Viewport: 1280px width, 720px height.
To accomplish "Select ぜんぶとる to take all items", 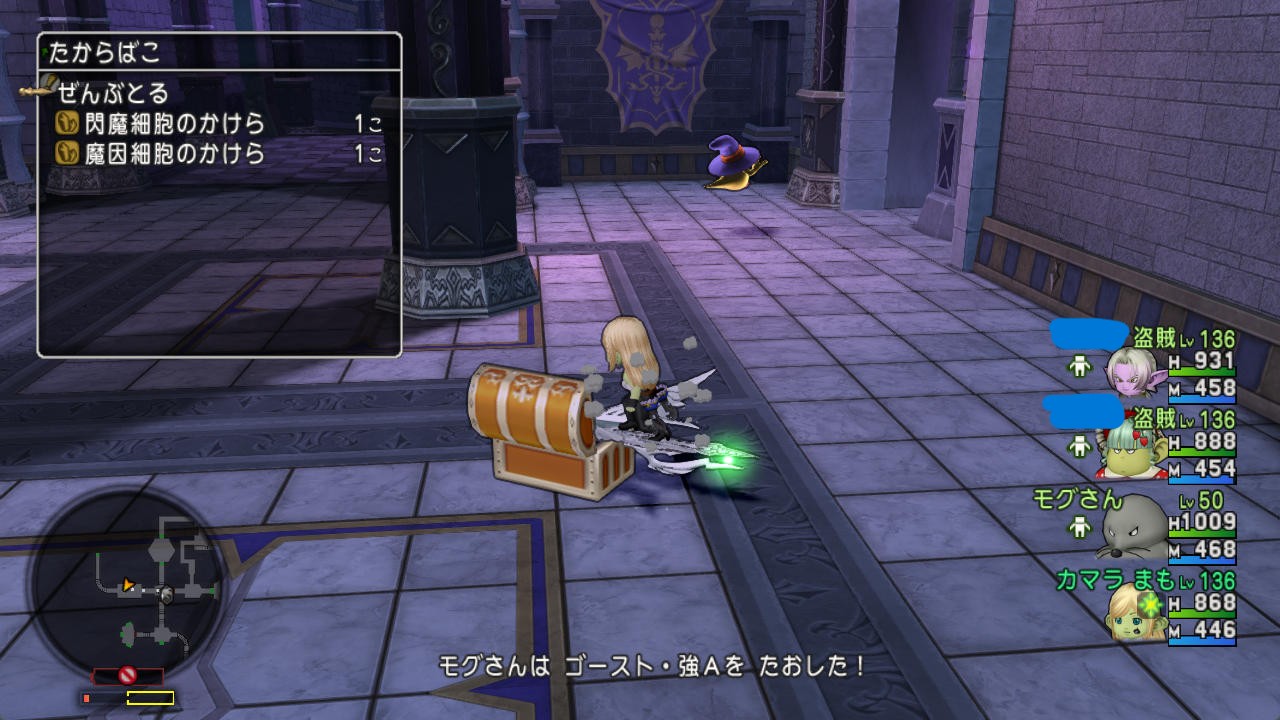I will tap(113, 94).
